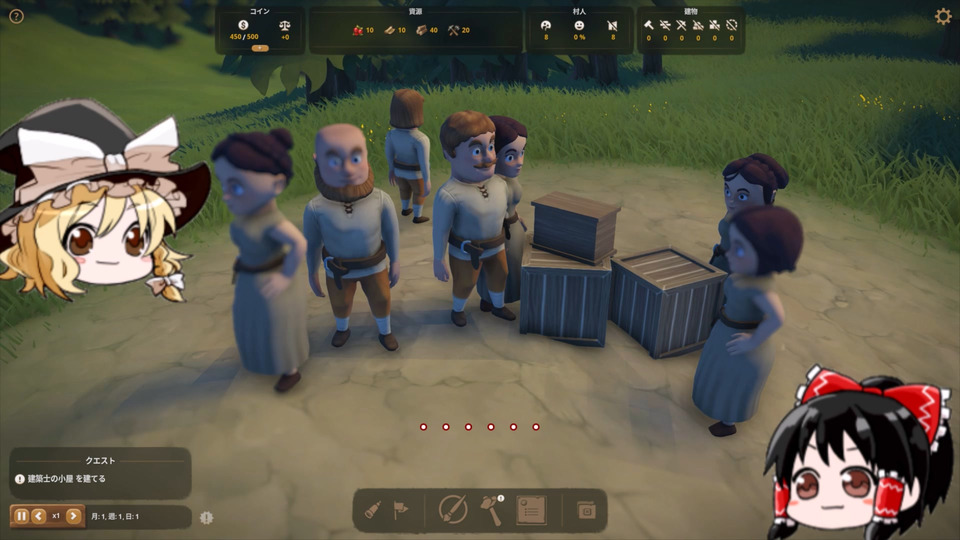Click the villager happiness smiley icon

point(579,24)
